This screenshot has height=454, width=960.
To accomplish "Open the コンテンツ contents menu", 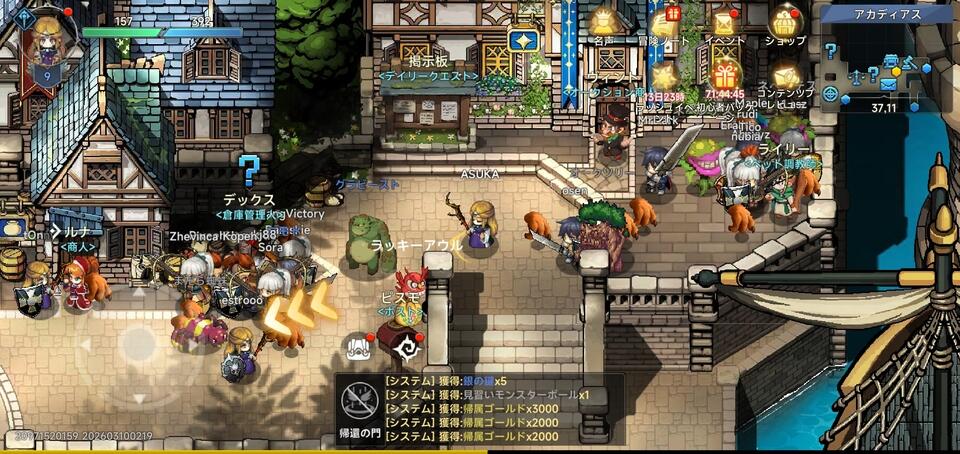I will [787, 77].
